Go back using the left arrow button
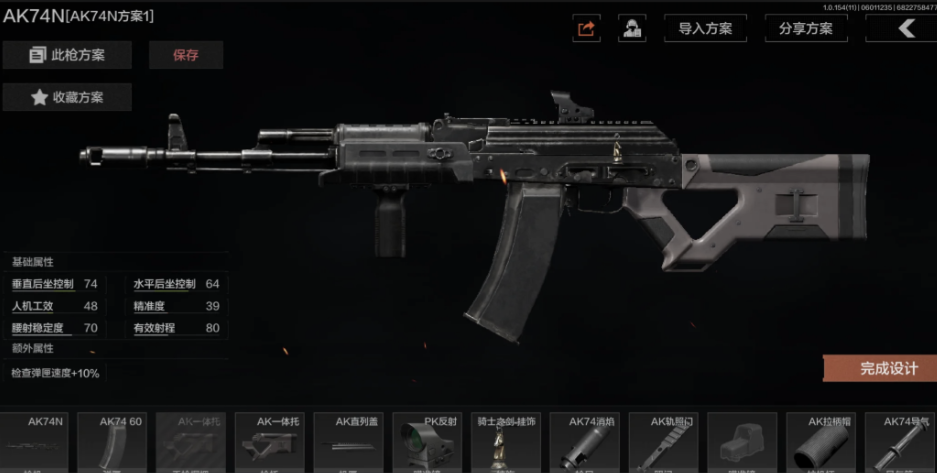 tap(904, 29)
